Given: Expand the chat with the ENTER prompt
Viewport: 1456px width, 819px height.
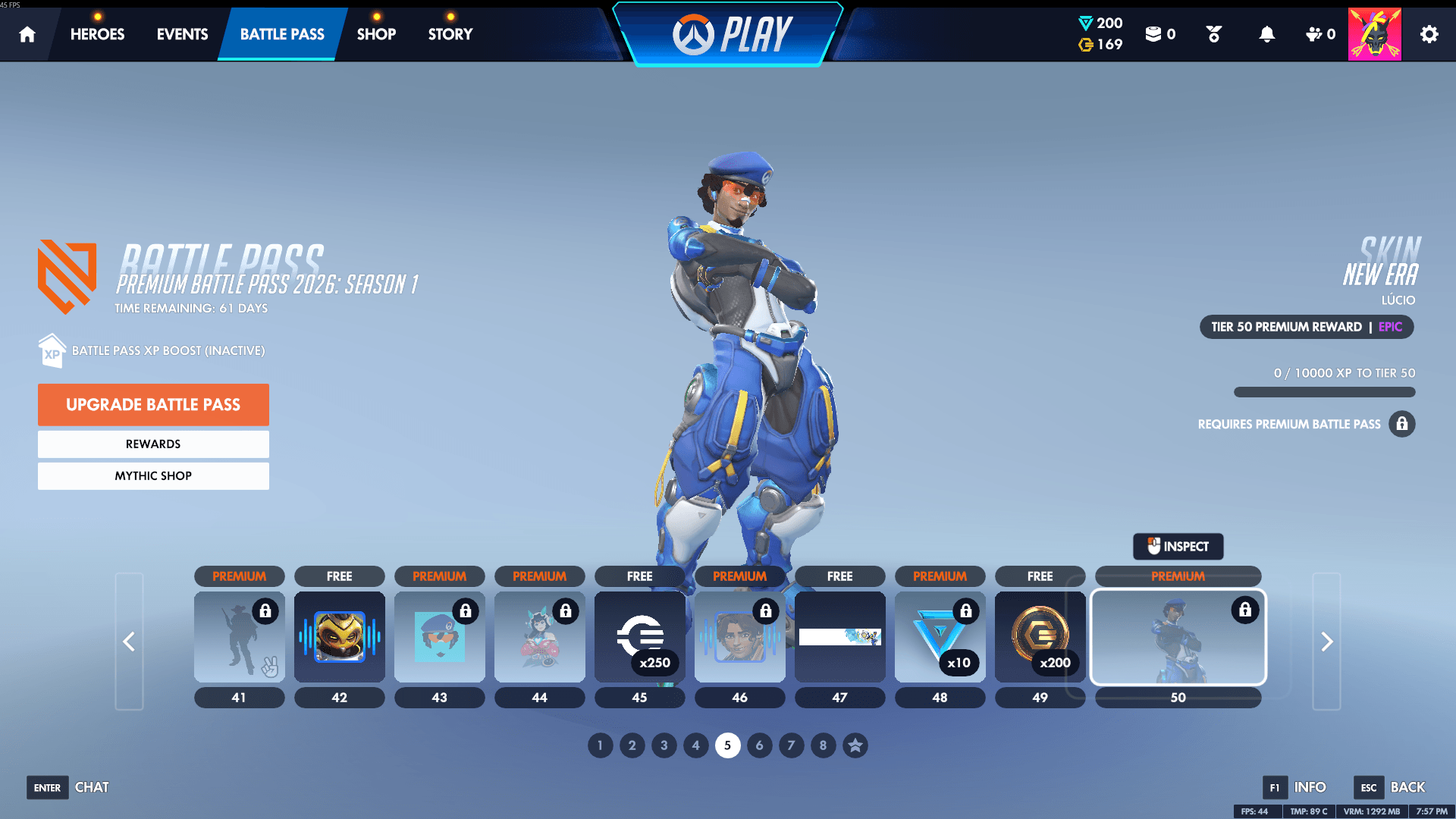Looking at the screenshot, I should (x=47, y=787).
